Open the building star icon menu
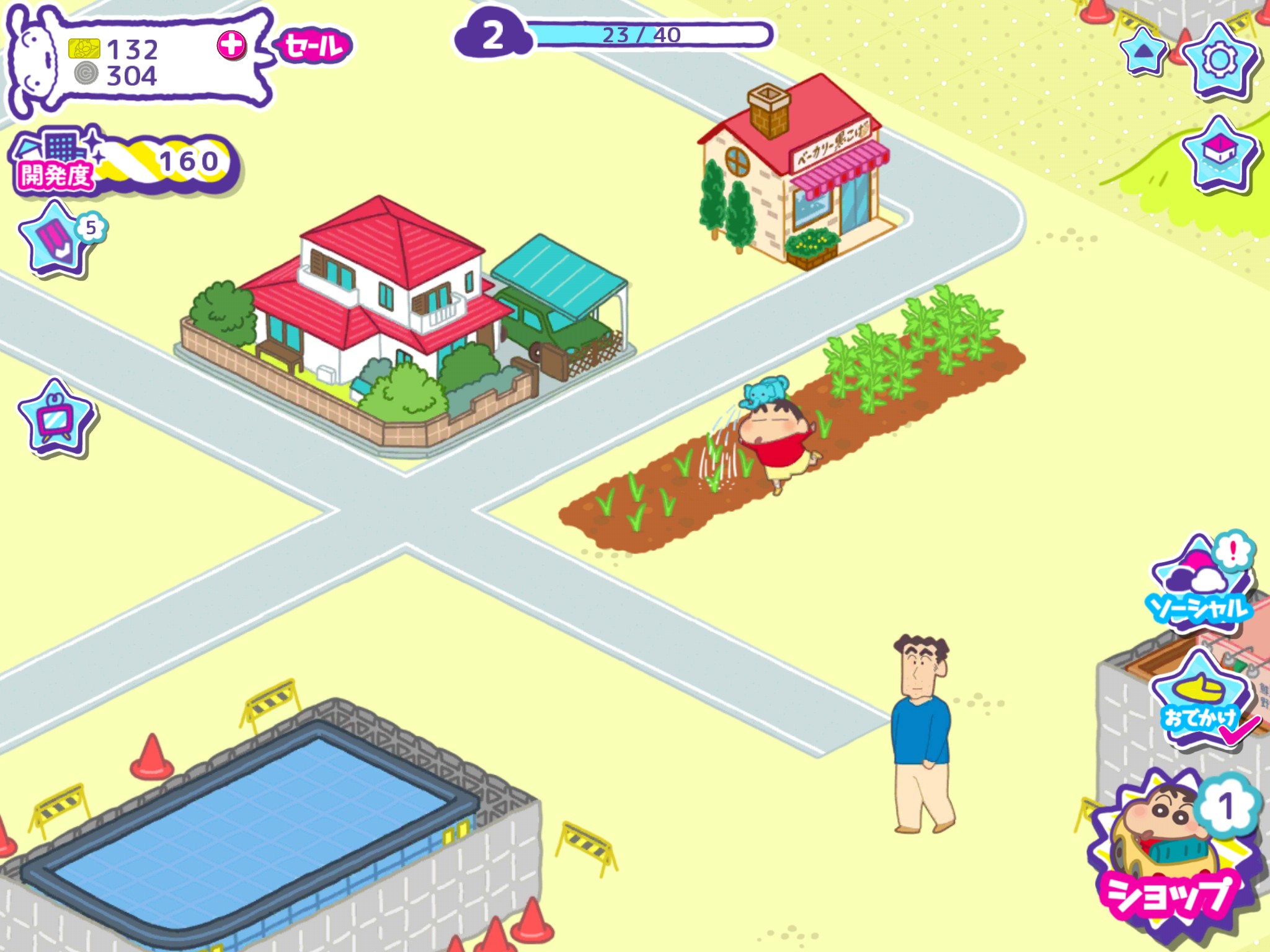1270x952 pixels. (1219, 153)
